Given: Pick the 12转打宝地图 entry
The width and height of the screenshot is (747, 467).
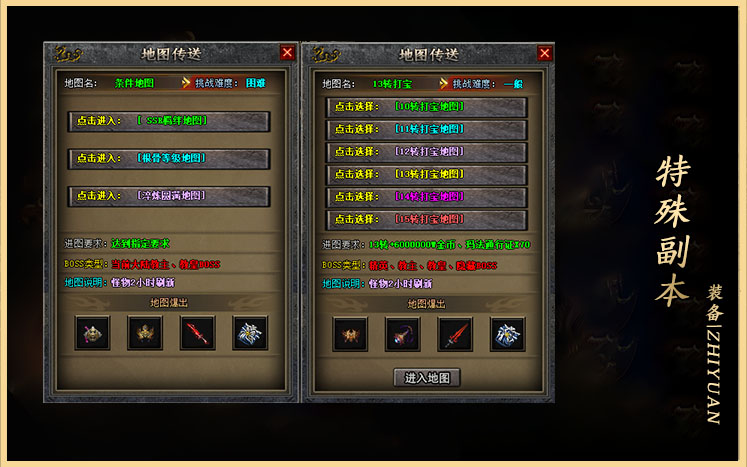Looking at the screenshot, I should pos(426,152).
